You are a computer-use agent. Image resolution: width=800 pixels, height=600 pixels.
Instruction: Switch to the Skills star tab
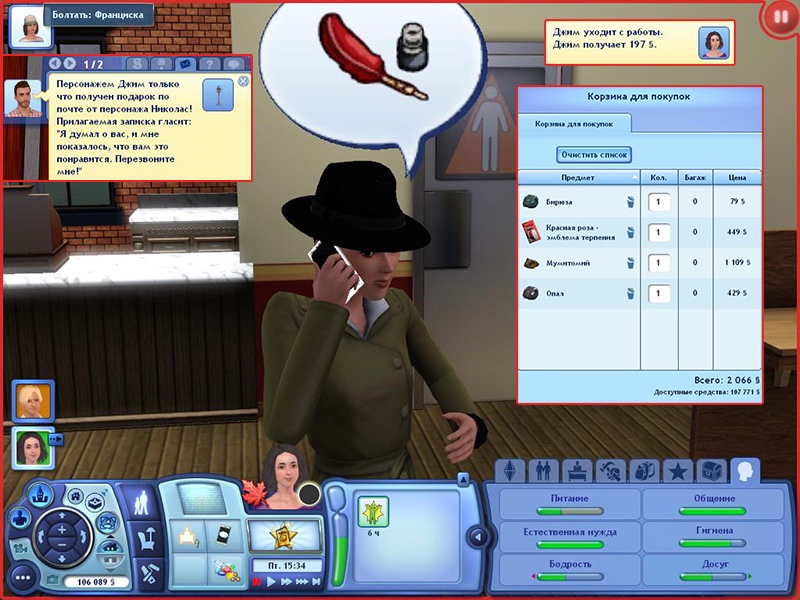tap(679, 471)
